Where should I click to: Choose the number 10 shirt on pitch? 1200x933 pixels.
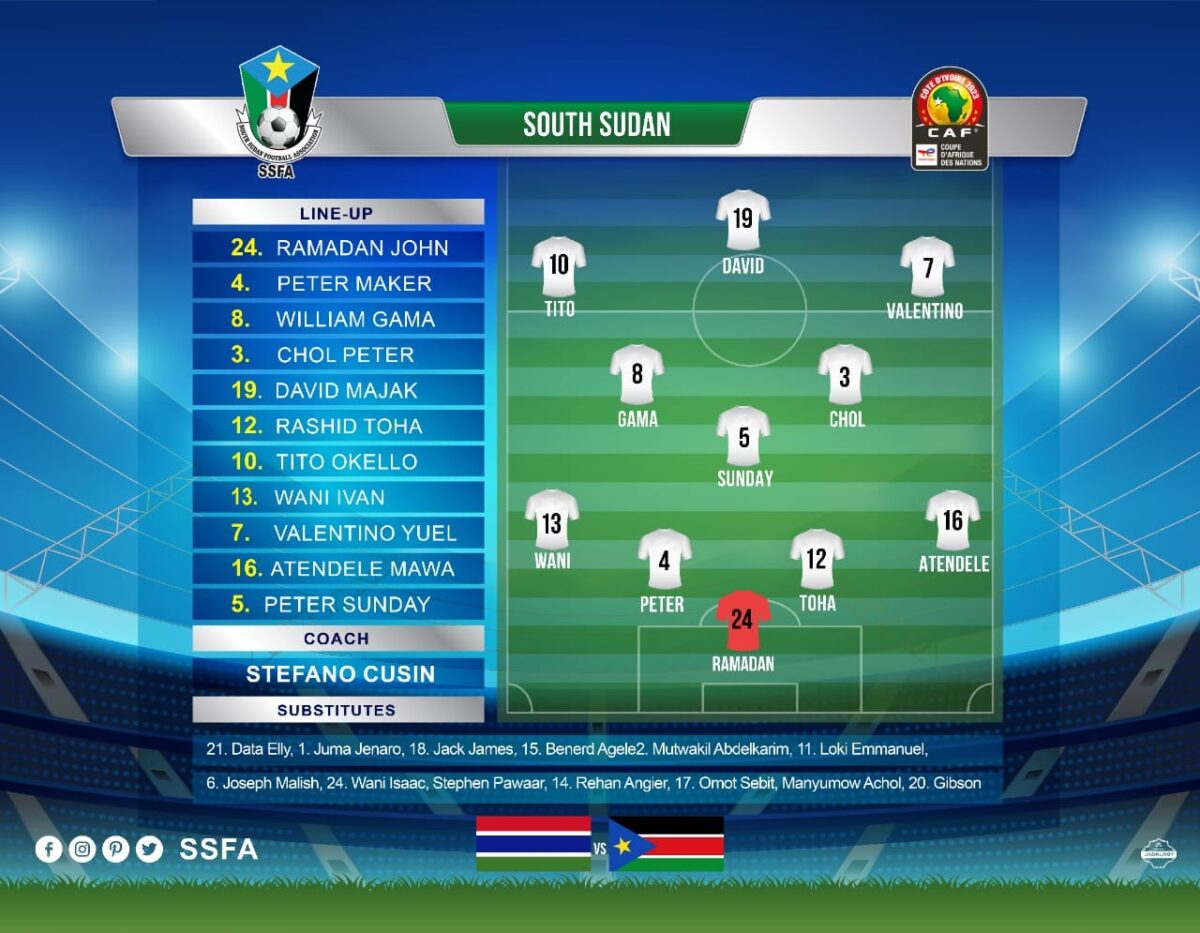(559, 265)
